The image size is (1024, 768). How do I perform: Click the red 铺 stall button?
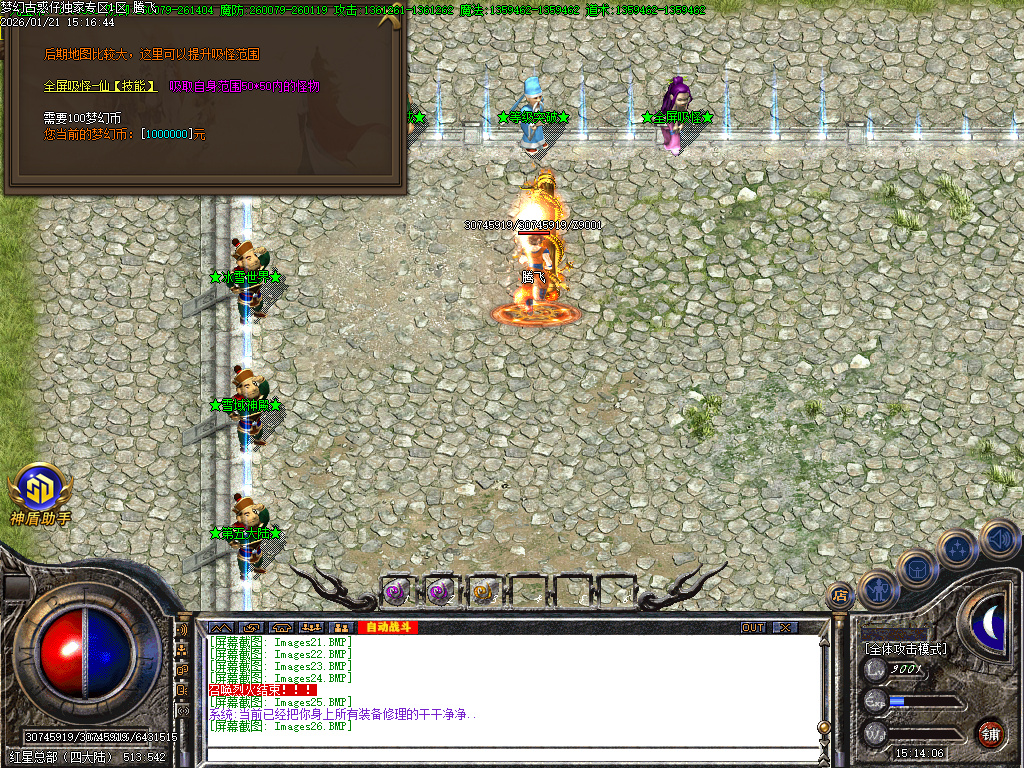point(990,733)
